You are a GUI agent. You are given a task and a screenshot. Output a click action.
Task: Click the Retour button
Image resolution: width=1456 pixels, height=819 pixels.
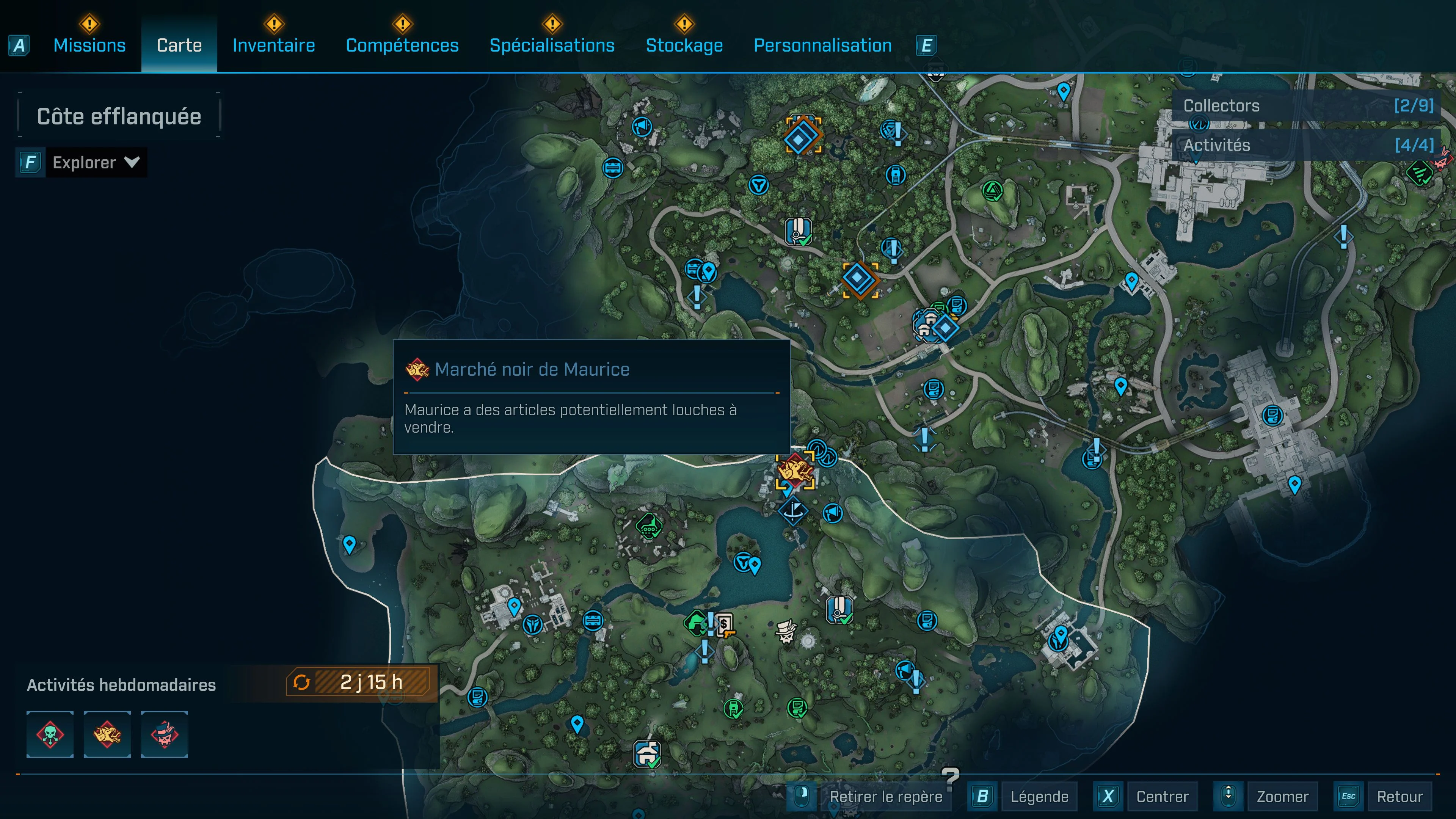point(1400,796)
